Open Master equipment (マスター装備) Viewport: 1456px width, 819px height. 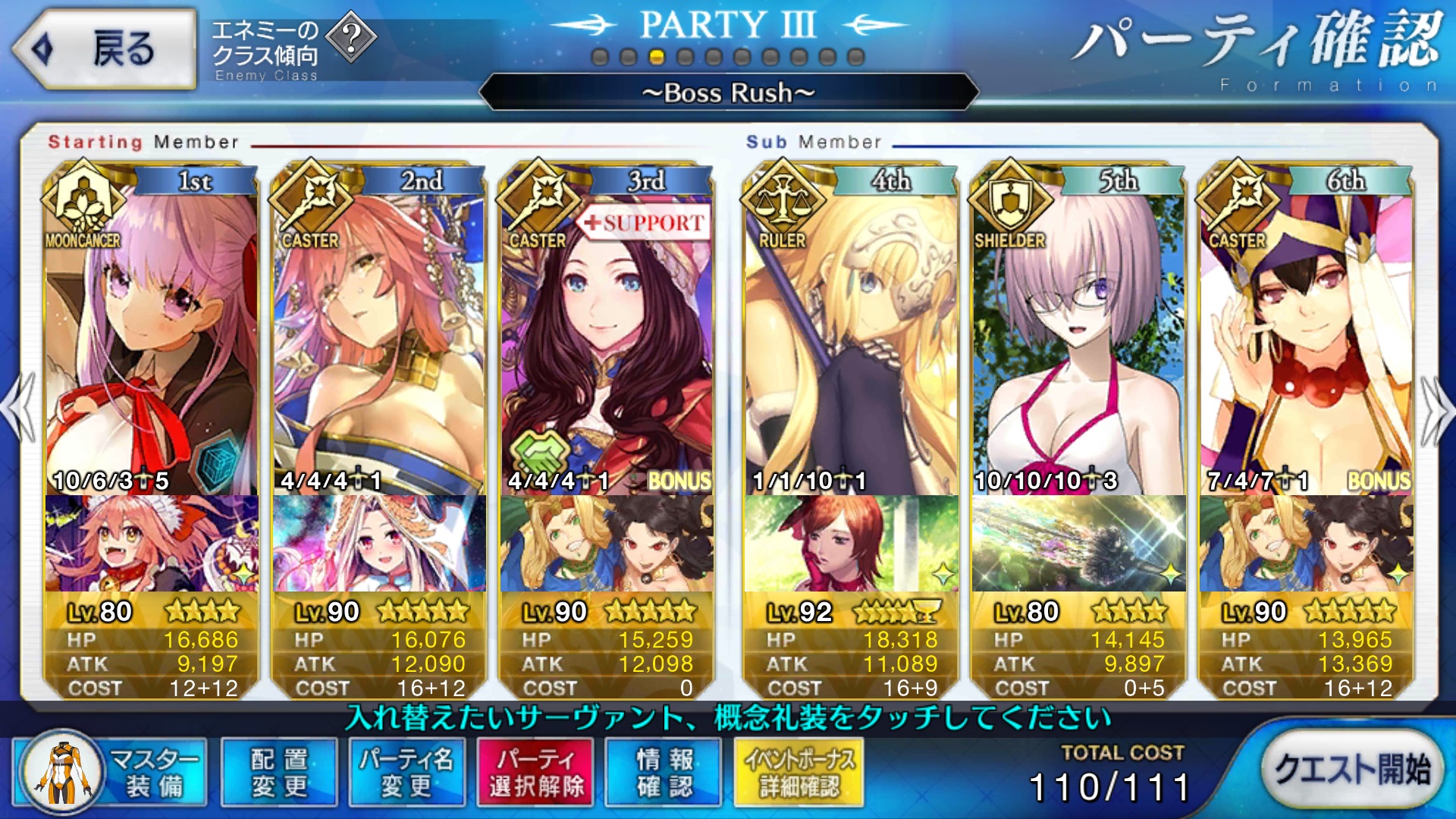coord(111,772)
